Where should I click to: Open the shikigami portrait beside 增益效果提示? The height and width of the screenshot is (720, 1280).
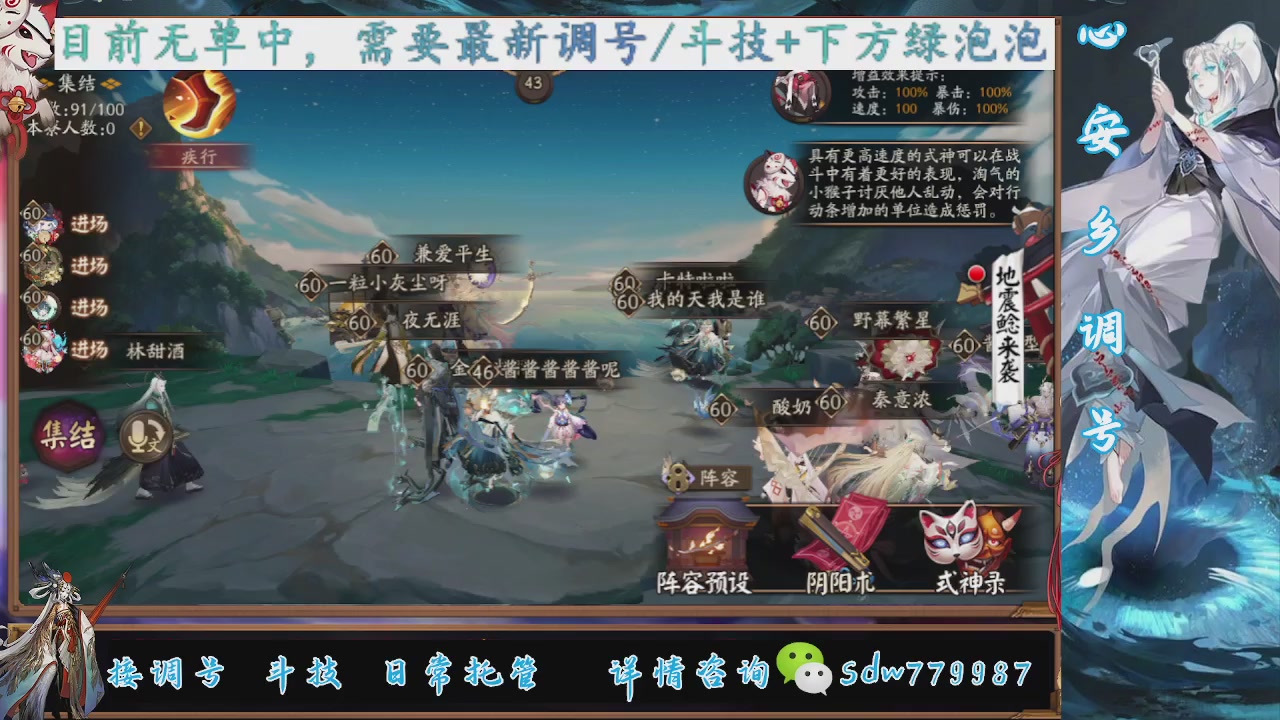pos(798,95)
